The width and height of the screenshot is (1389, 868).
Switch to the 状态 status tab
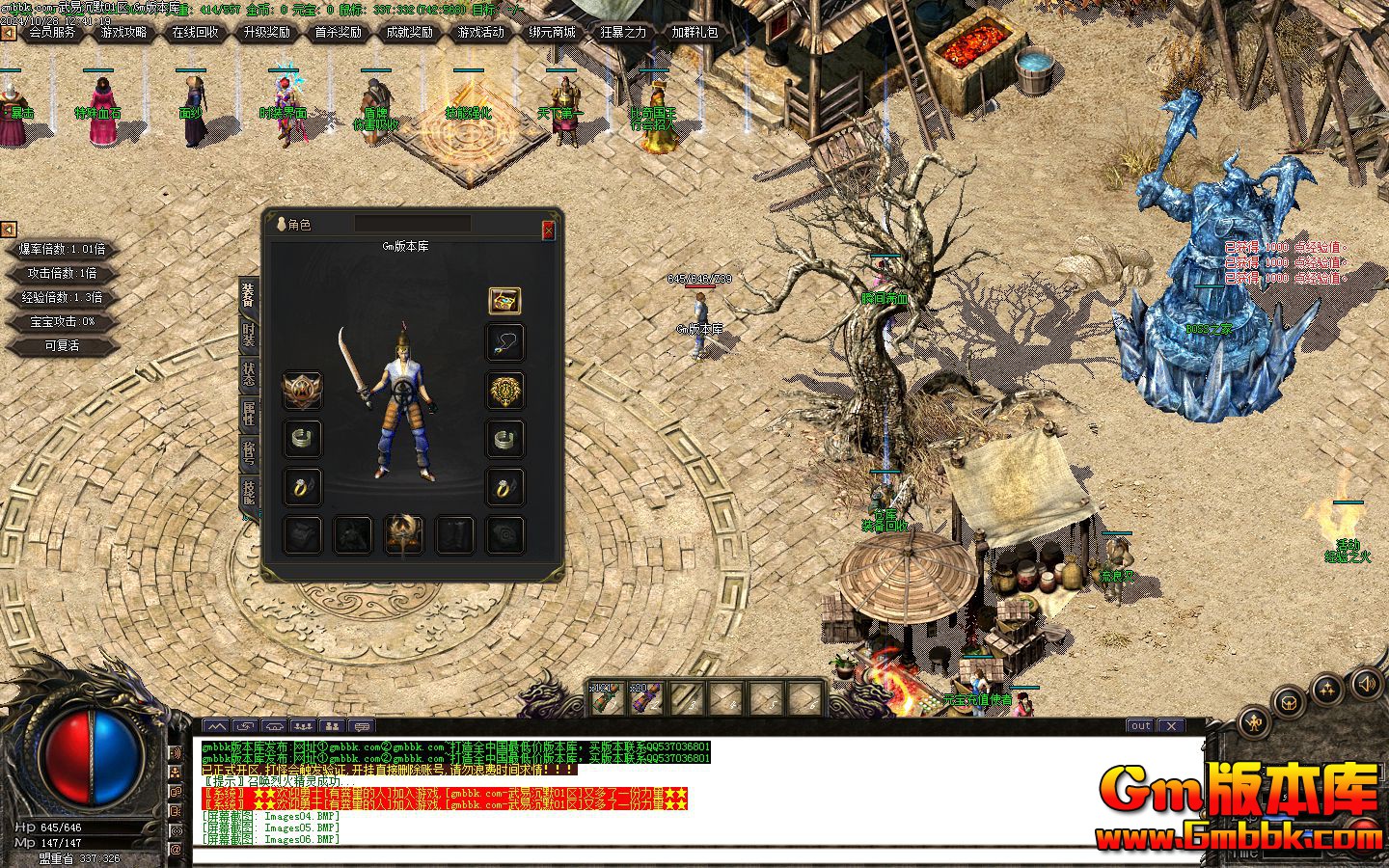click(248, 374)
